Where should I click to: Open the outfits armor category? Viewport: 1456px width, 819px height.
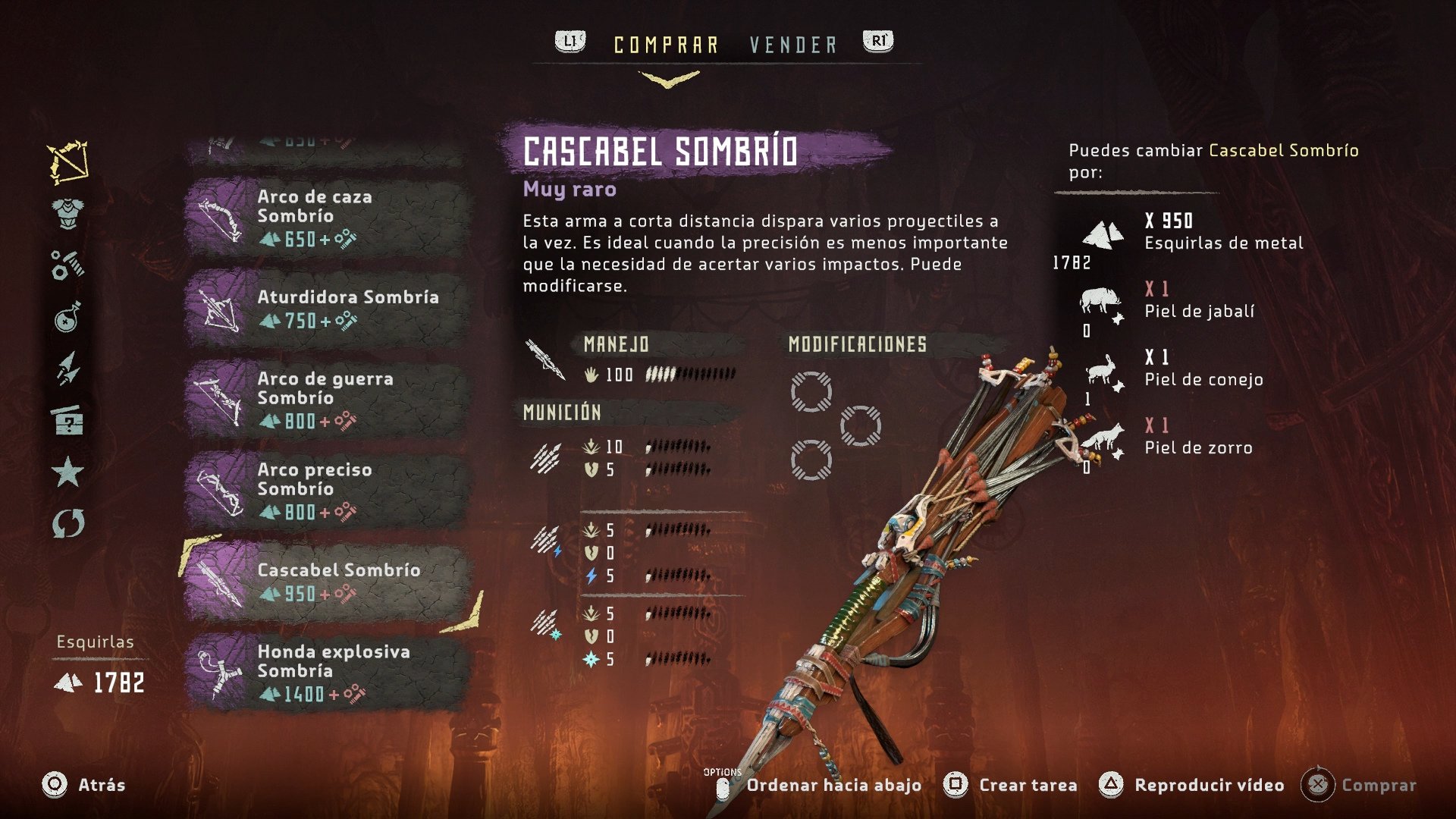[67, 213]
